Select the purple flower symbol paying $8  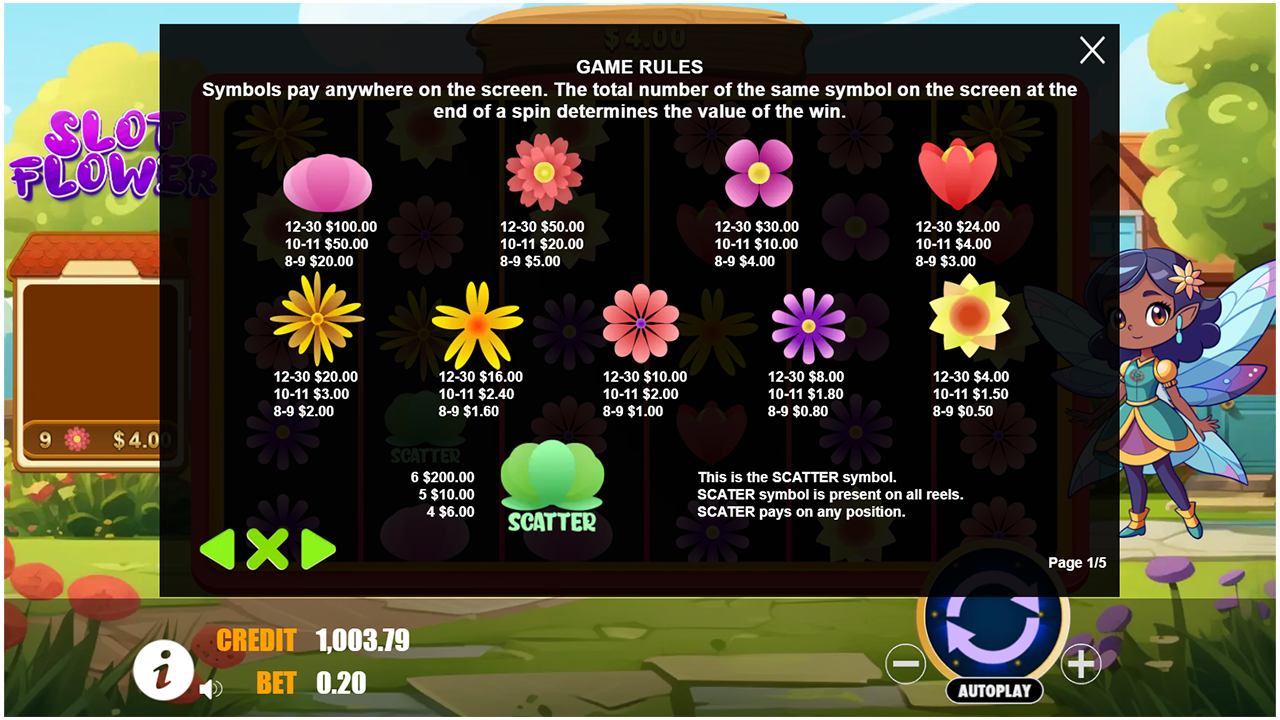point(805,325)
